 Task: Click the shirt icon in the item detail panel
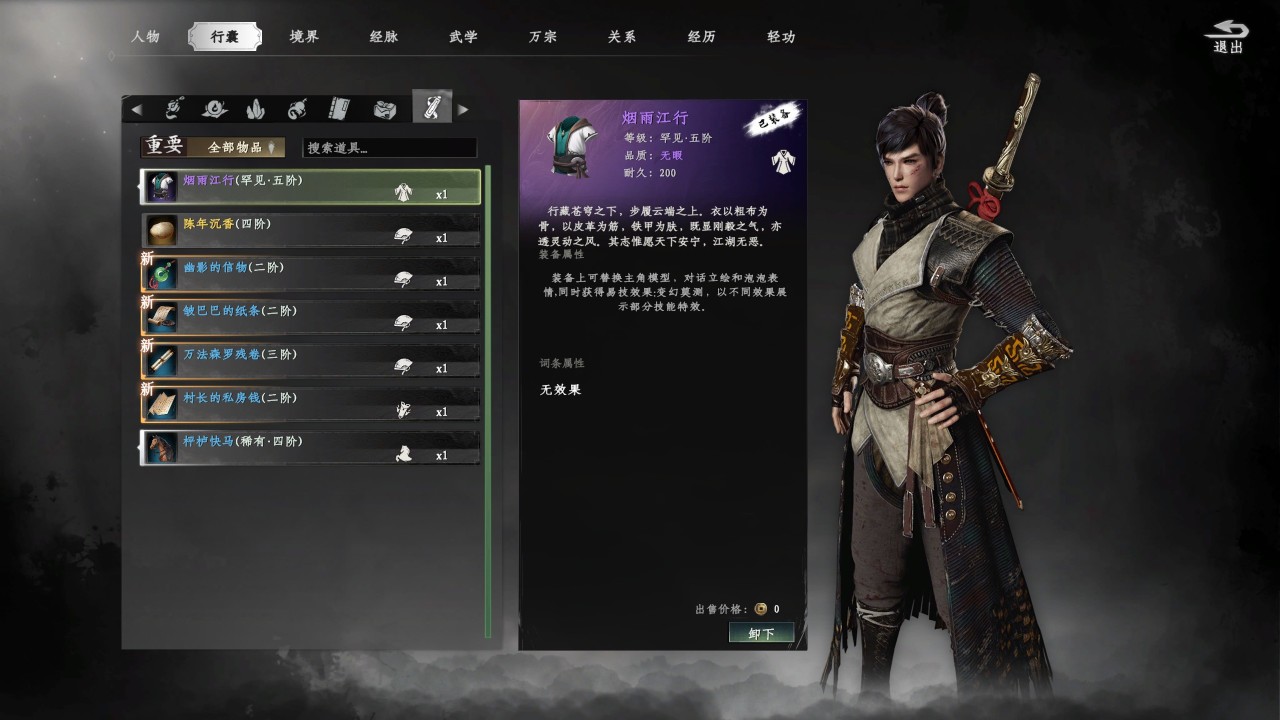(x=781, y=161)
